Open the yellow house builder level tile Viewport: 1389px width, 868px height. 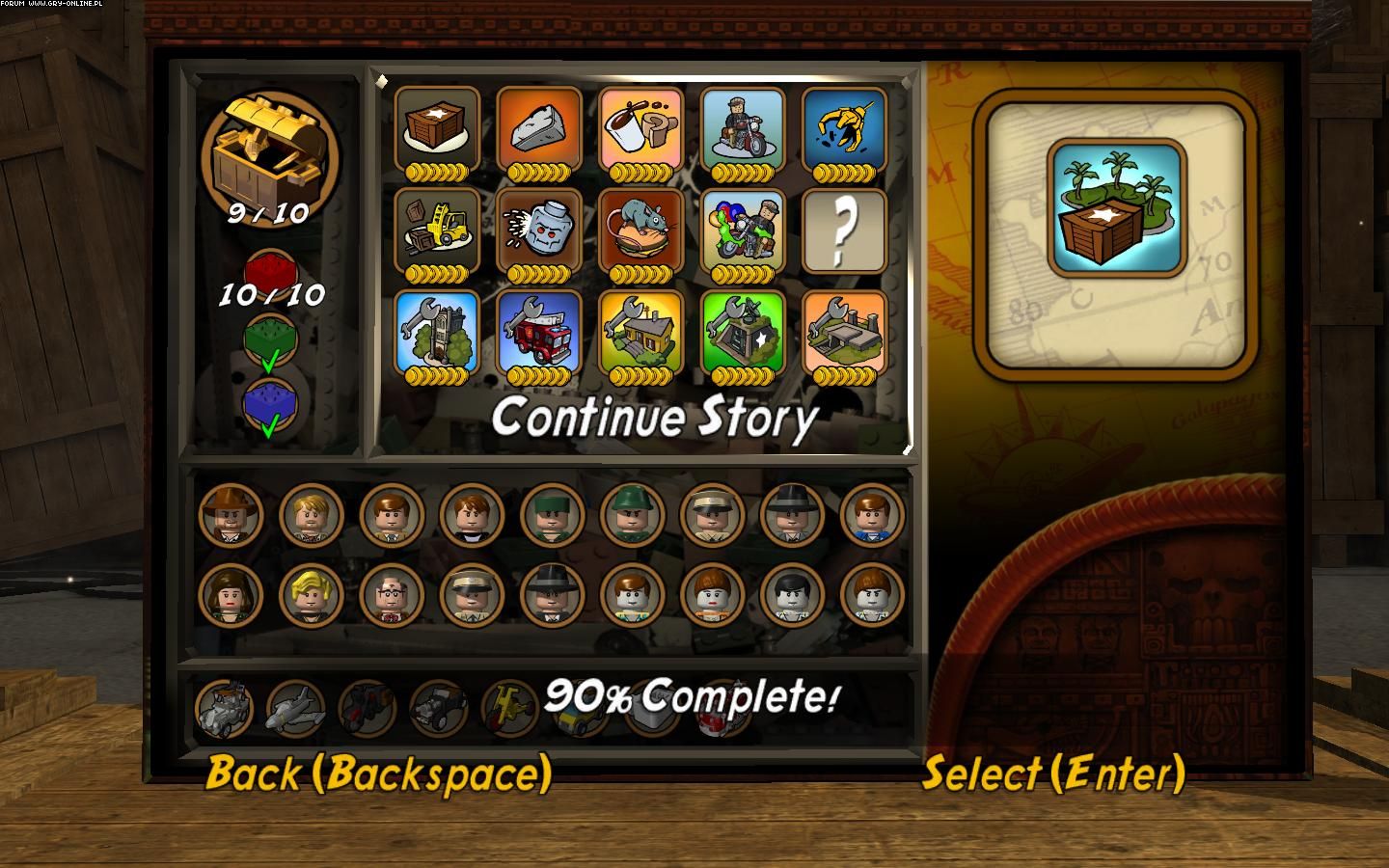click(641, 331)
